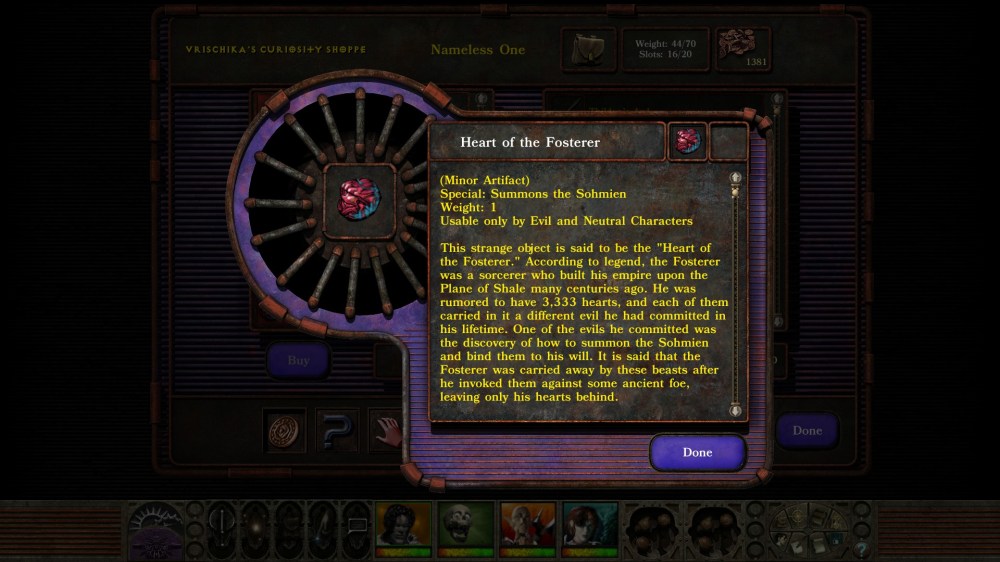Select Morte's skull portrait
The width and height of the screenshot is (1000, 562).
tap(465, 527)
